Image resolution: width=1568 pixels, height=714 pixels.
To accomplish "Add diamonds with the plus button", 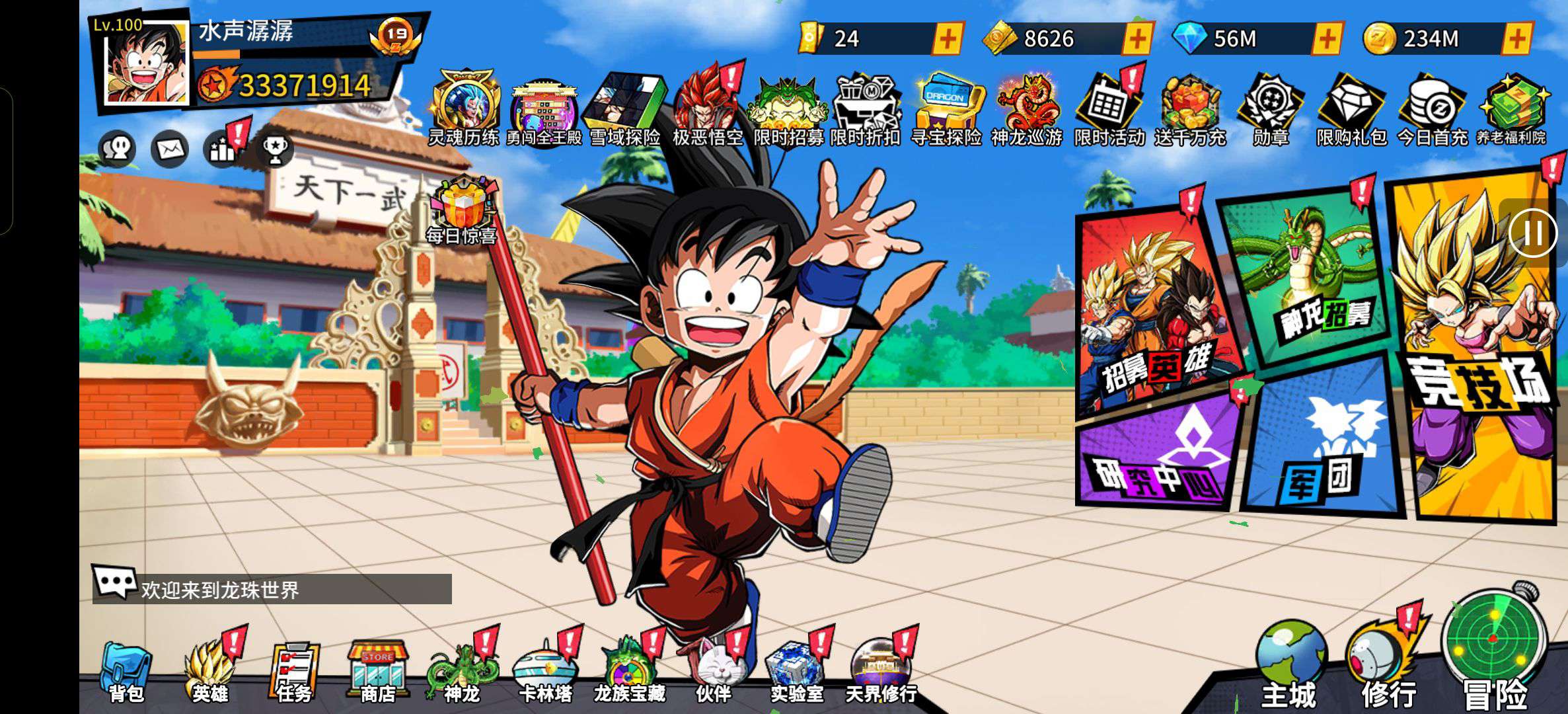I will (1327, 39).
